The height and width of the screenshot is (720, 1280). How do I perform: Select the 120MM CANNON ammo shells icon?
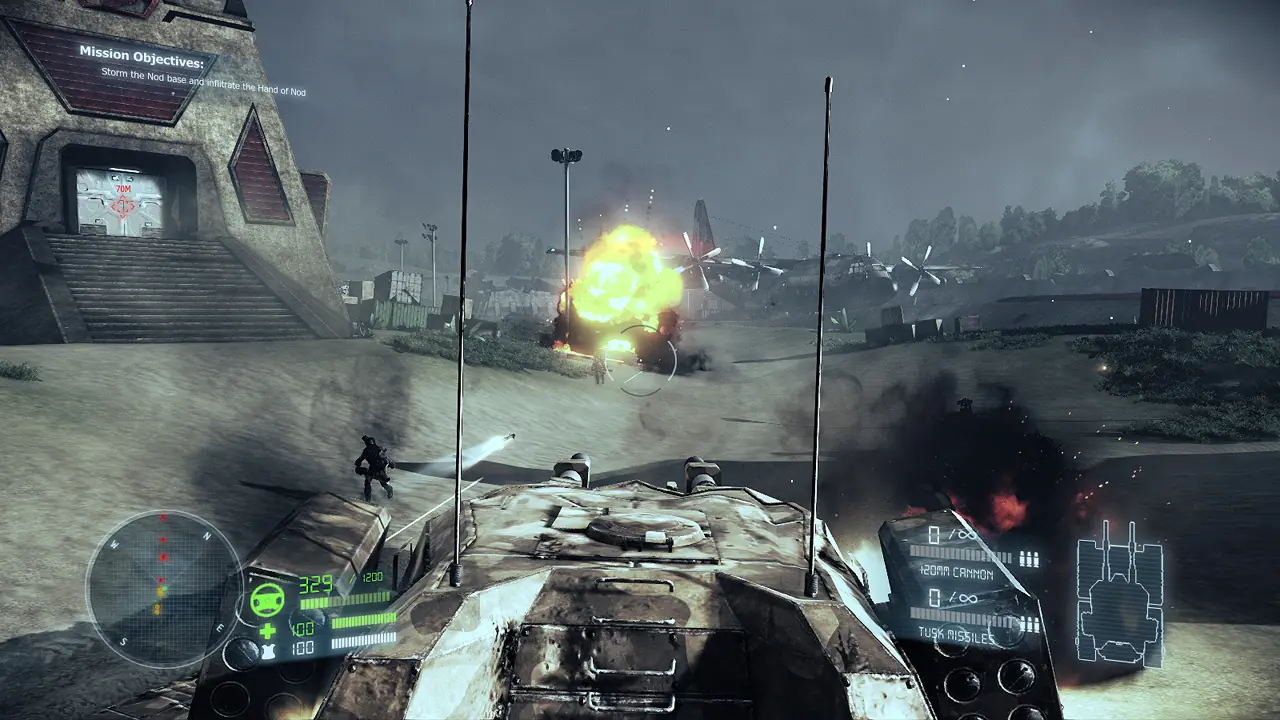[1027, 557]
